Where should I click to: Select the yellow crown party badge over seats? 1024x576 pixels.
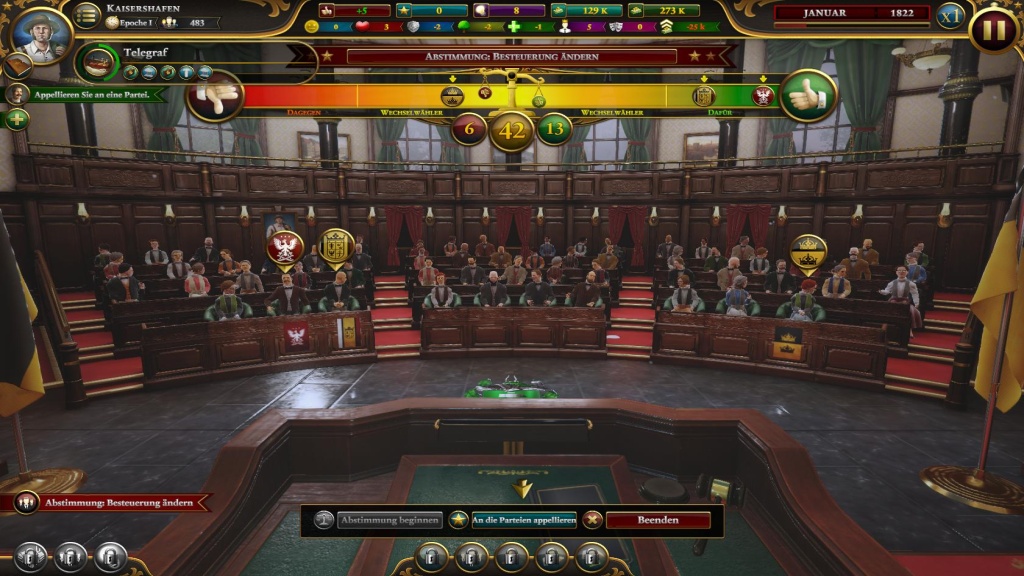pos(808,252)
